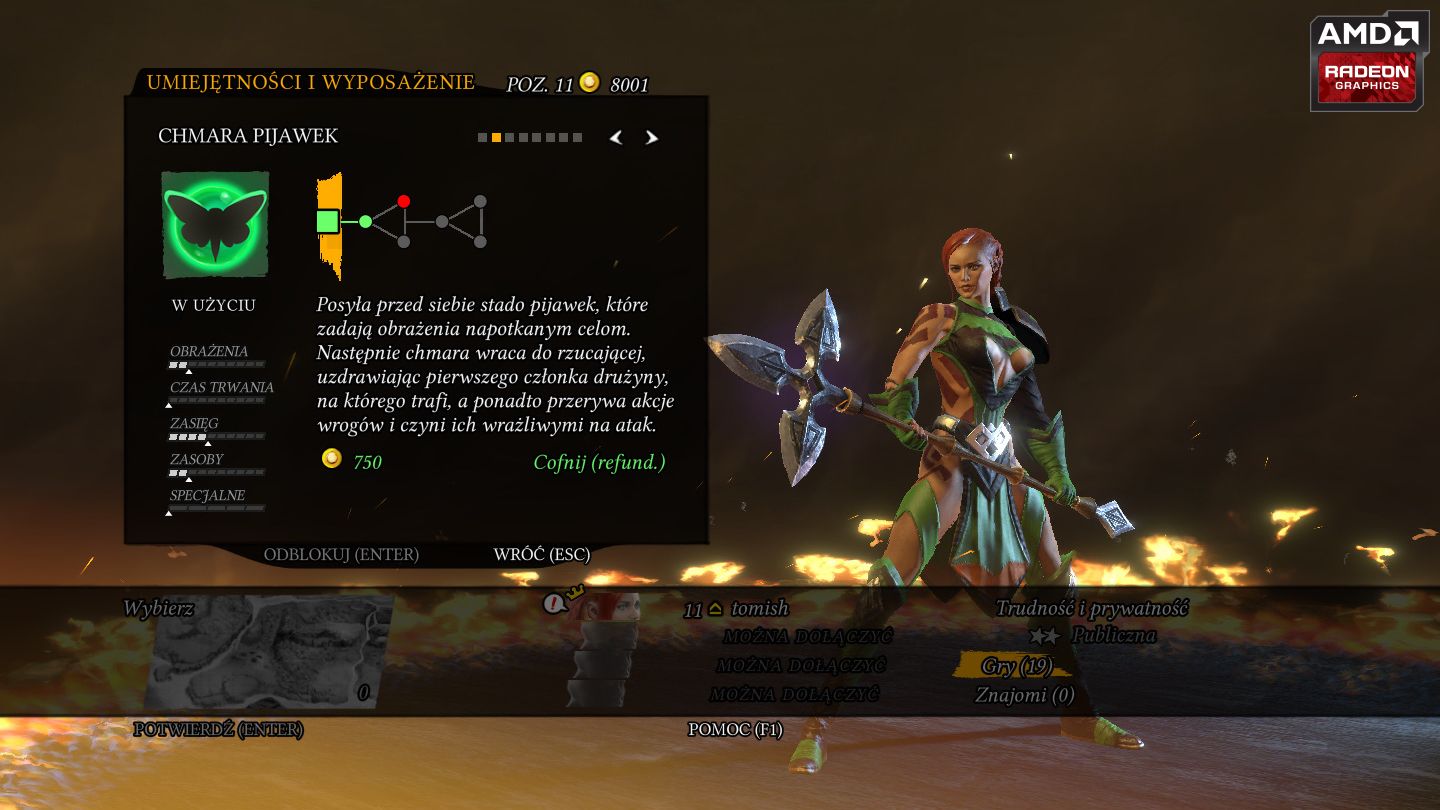Confirm with the Potwierdź button
Image resolution: width=1440 pixels, height=810 pixels.
pos(218,730)
